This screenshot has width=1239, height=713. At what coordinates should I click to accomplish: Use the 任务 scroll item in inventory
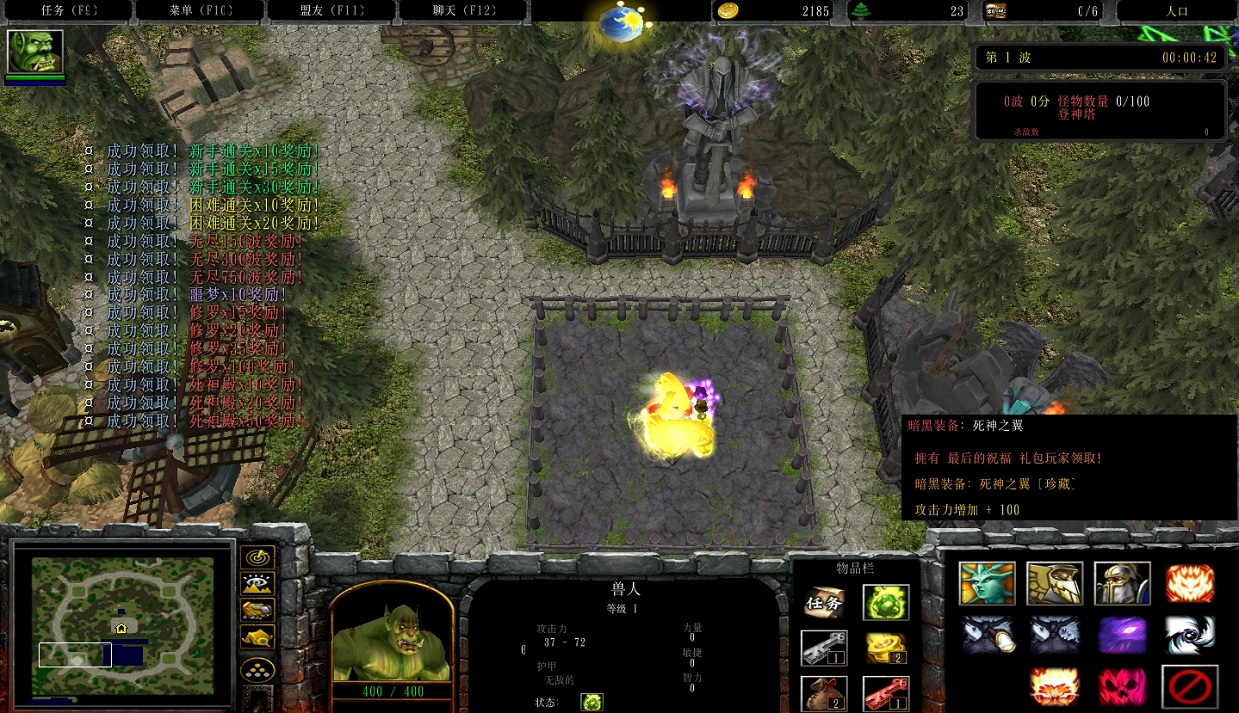(824, 602)
